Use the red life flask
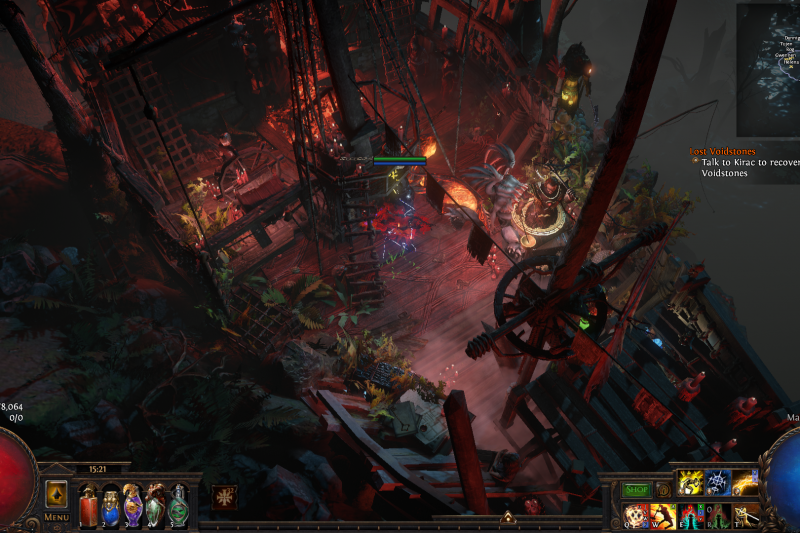Screen dimensions: 800x533 tap(89, 505)
